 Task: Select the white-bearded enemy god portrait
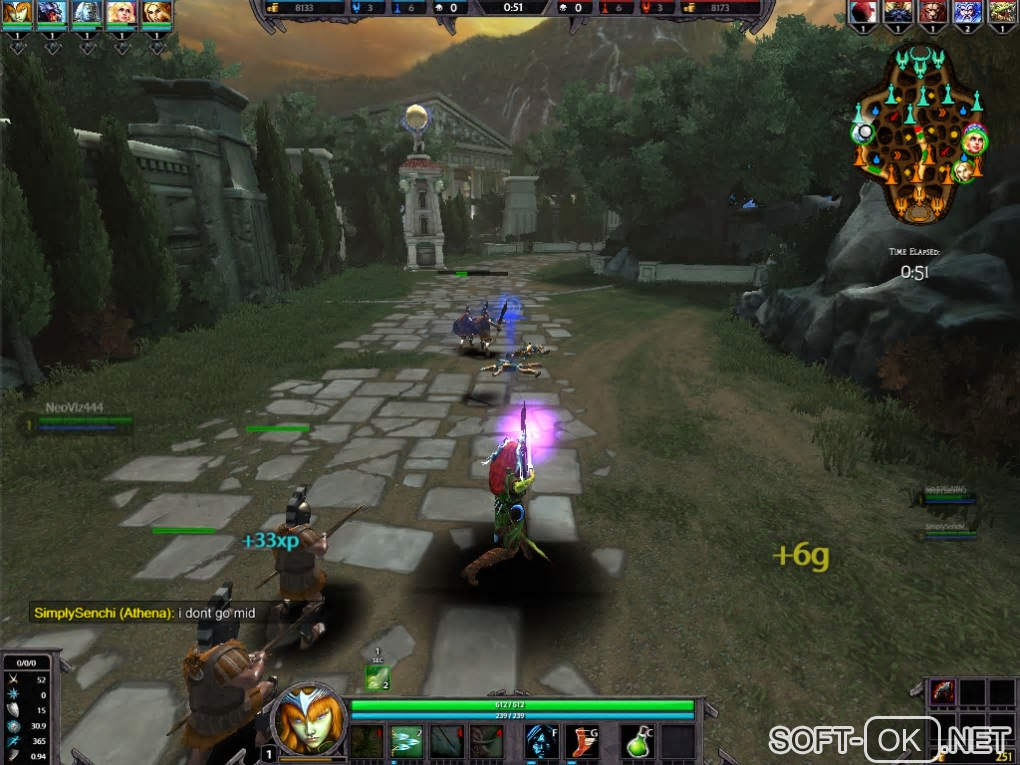tap(966, 12)
